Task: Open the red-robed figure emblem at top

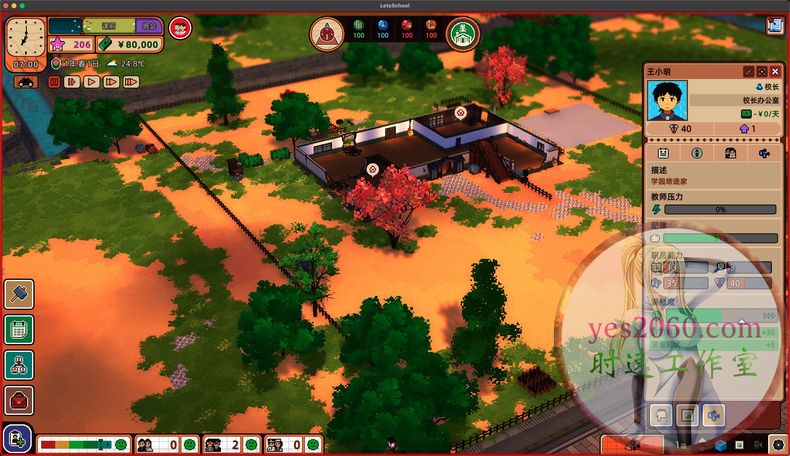Action: [x=326, y=34]
